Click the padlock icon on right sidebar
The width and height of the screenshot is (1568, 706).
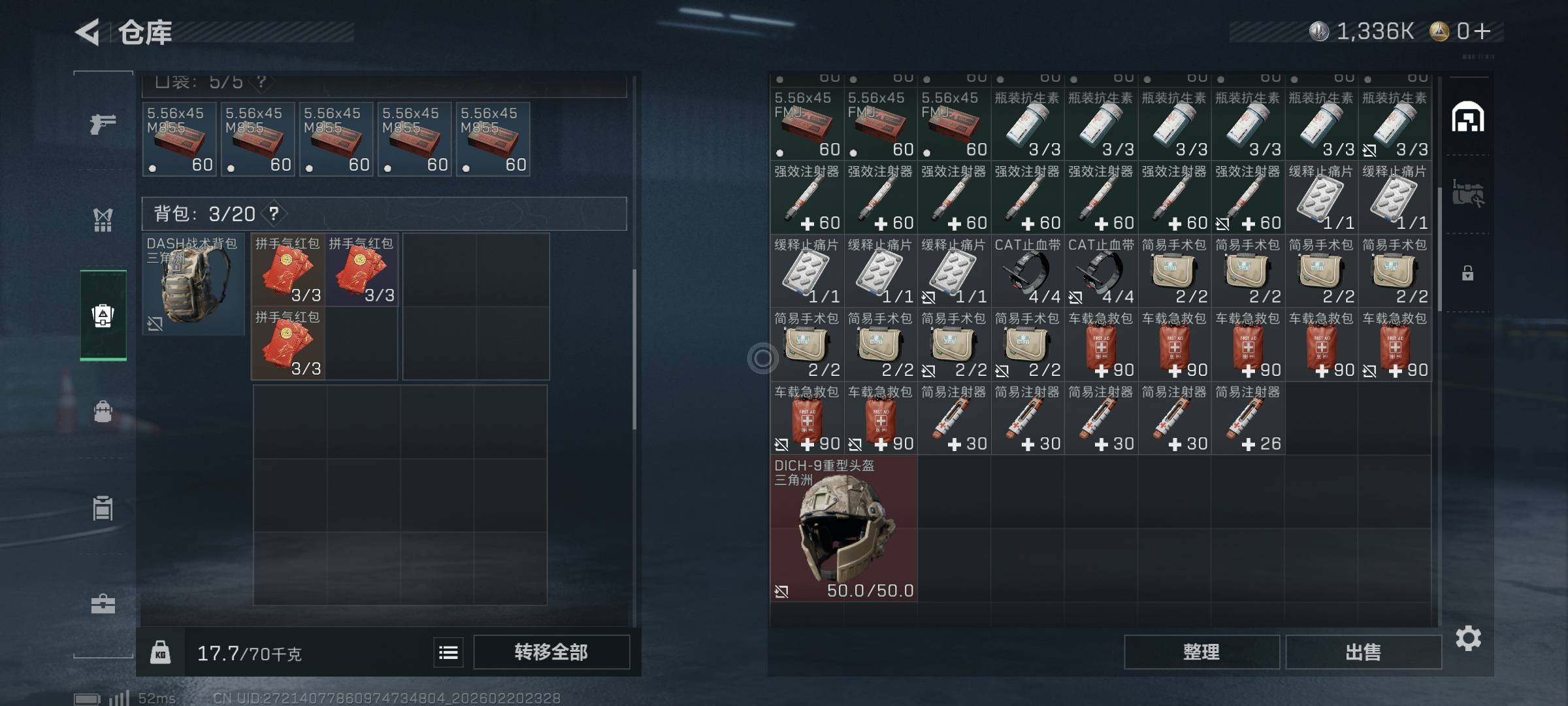point(1467,273)
